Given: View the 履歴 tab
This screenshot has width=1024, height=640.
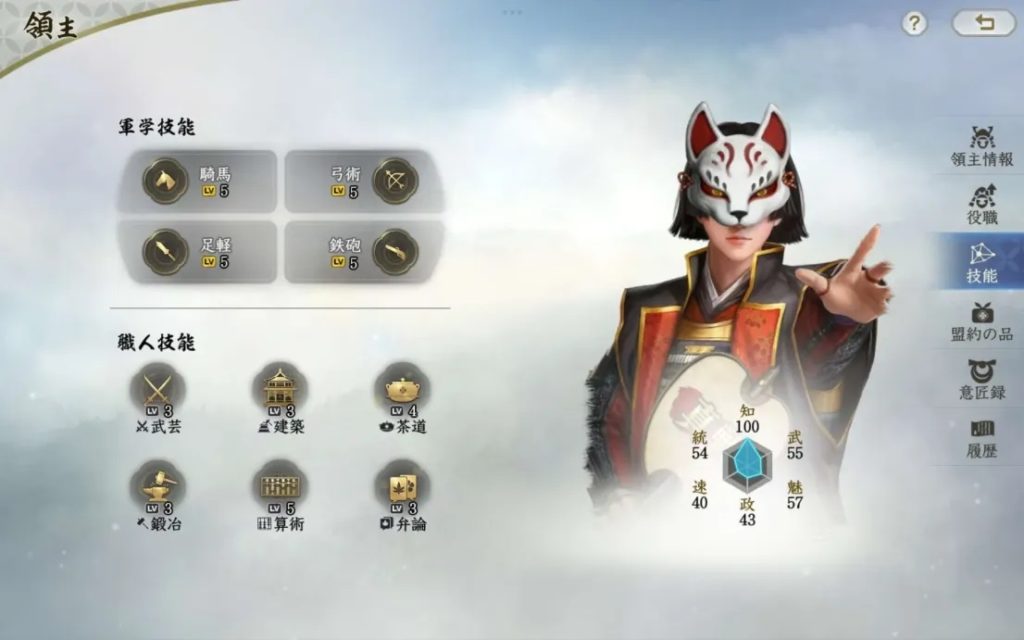Looking at the screenshot, I should [981, 437].
